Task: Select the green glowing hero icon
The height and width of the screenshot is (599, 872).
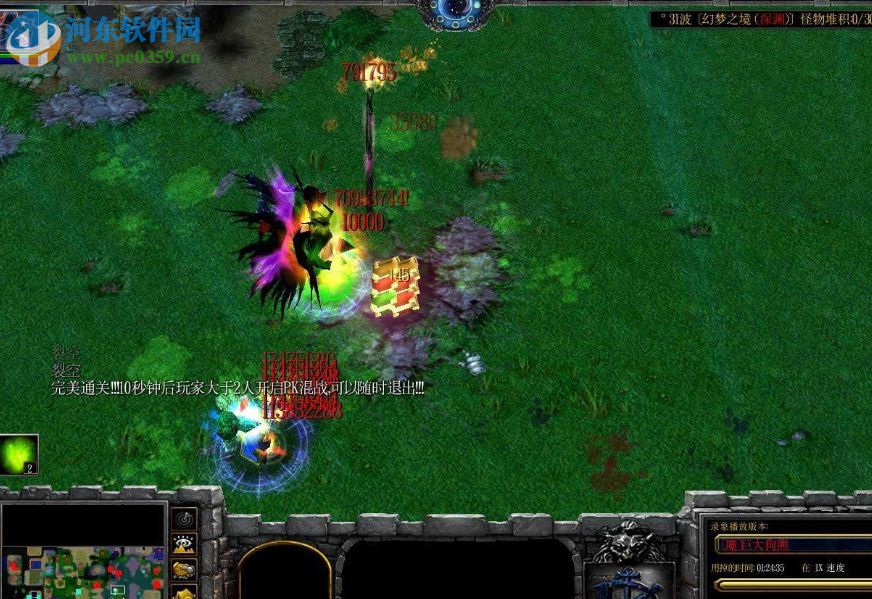Action: click(x=19, y=454)
